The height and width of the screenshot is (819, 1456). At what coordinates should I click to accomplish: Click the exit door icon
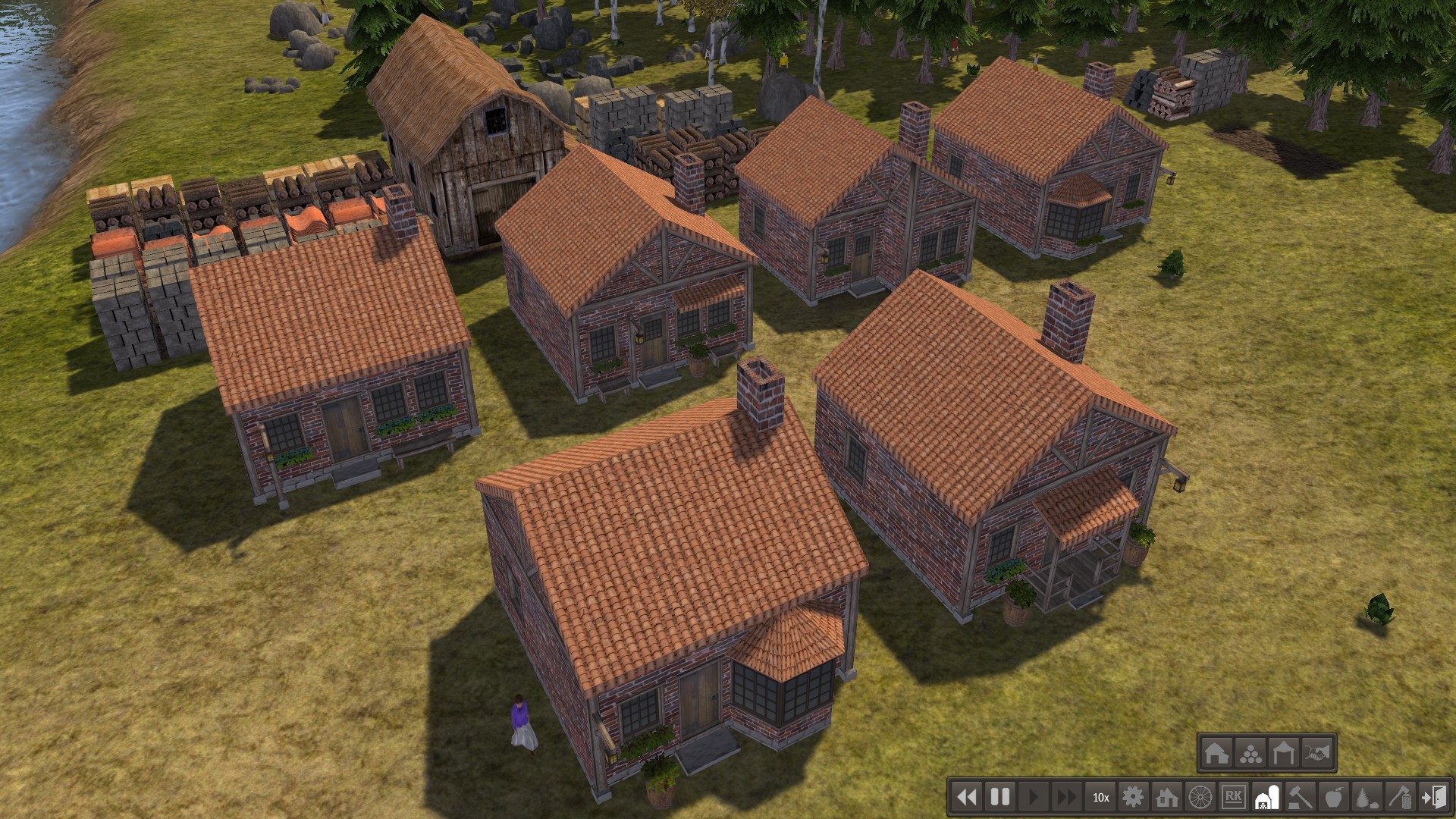(1433, 797)
